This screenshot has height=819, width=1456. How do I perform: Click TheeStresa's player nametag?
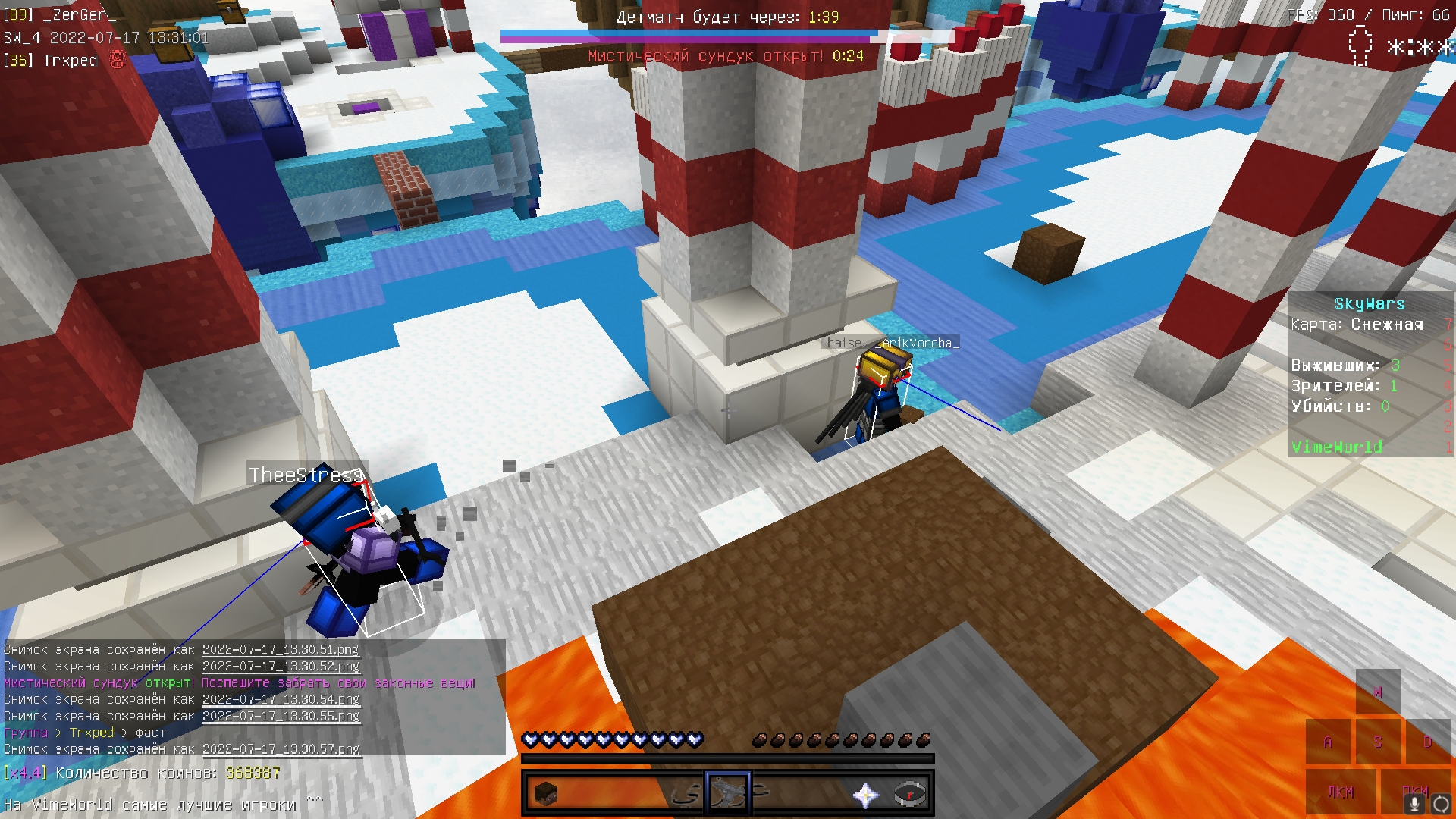pyautogui.click(x=305, y=476)
